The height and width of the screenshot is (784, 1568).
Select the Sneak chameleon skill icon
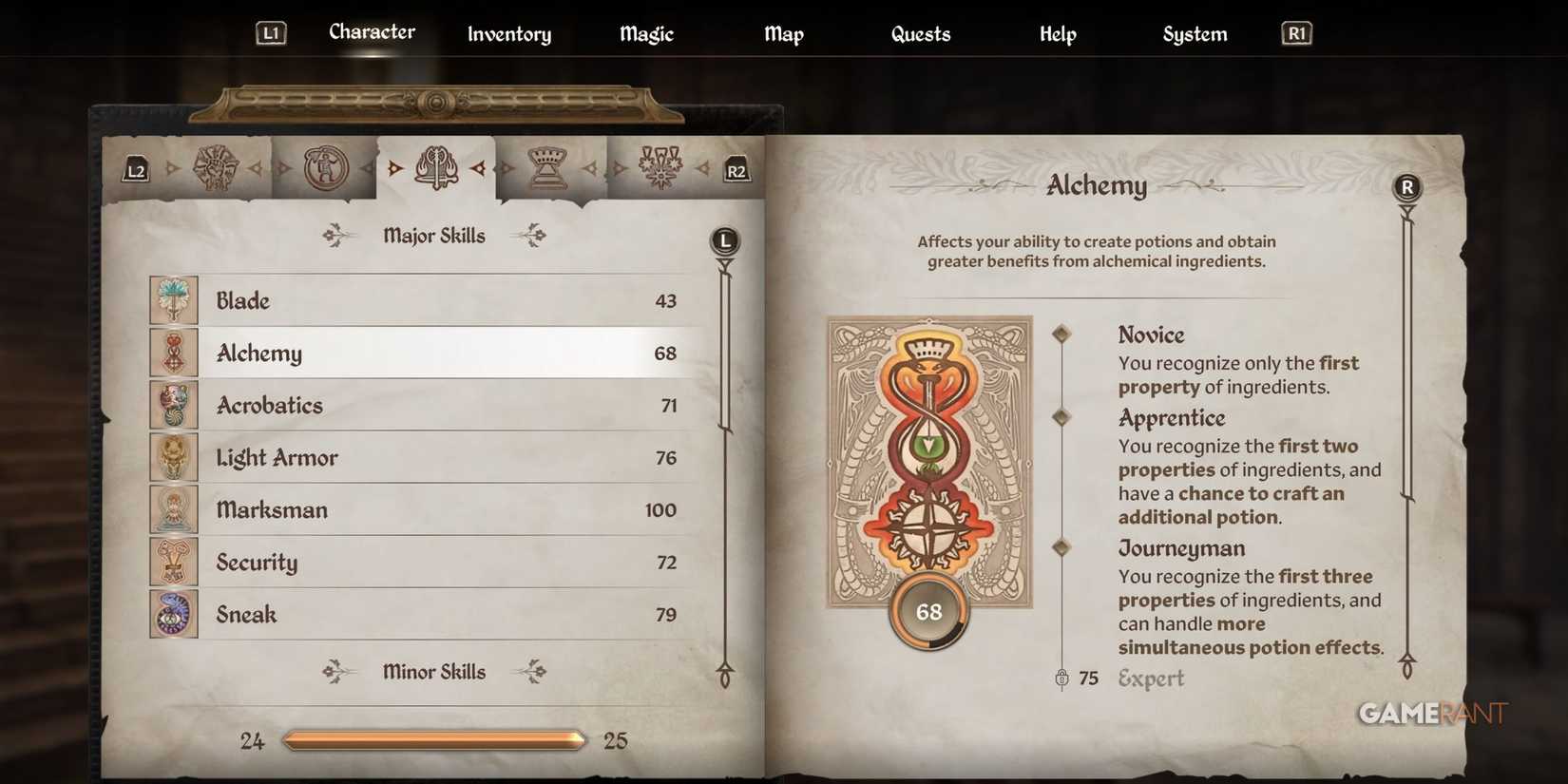[x=174, y=614]
